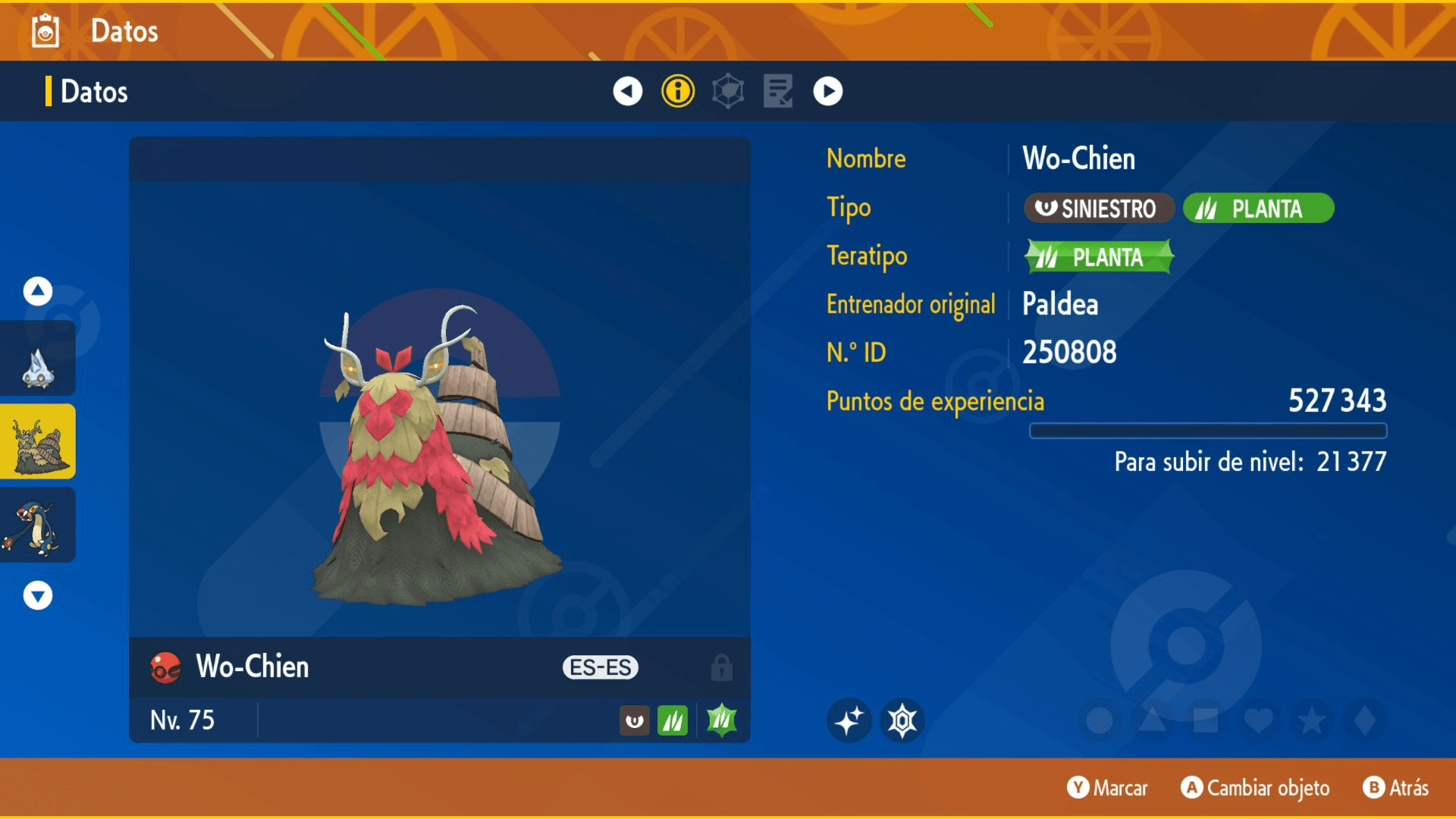Open the moves and notes tab
Viewport: 1456px width, 819px height.
[778, 91]
